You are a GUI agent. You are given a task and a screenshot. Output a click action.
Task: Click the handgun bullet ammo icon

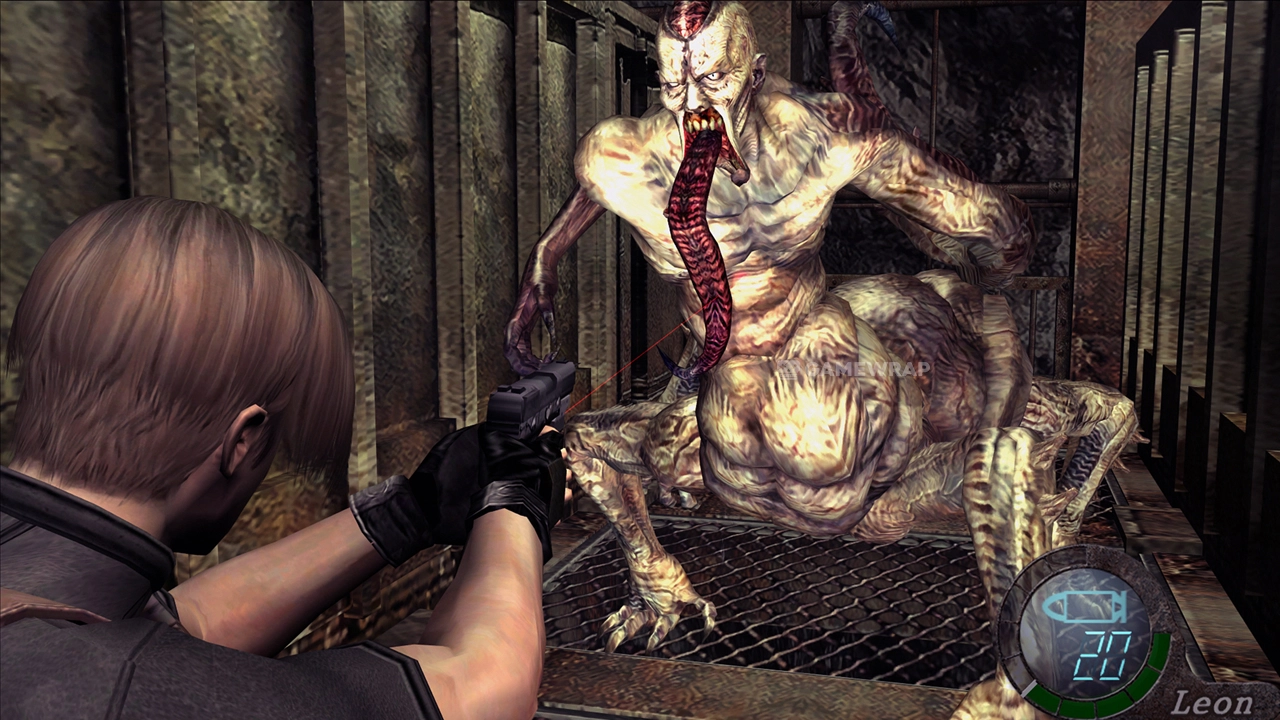pyautogui.click(x=1084, y=606)
